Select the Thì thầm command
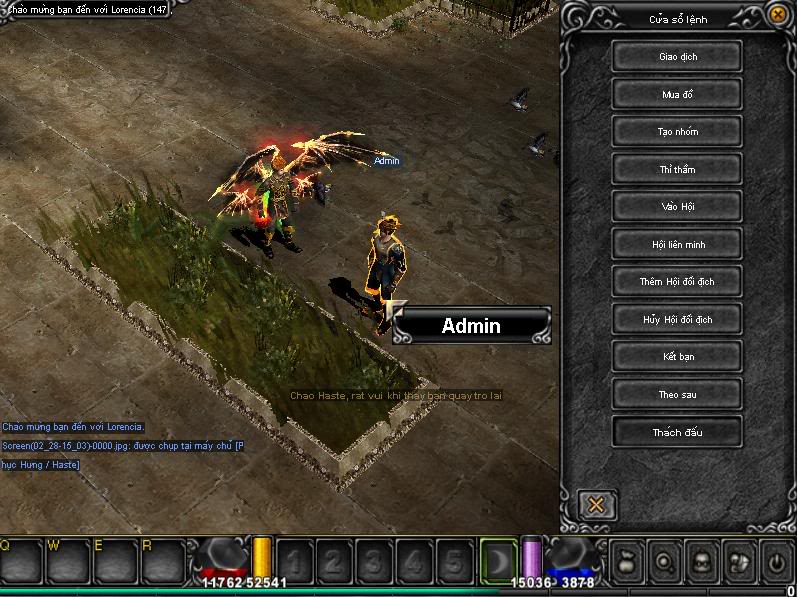Screen dimensions: 798x597 pyautogui.click(x=677, y=170)
